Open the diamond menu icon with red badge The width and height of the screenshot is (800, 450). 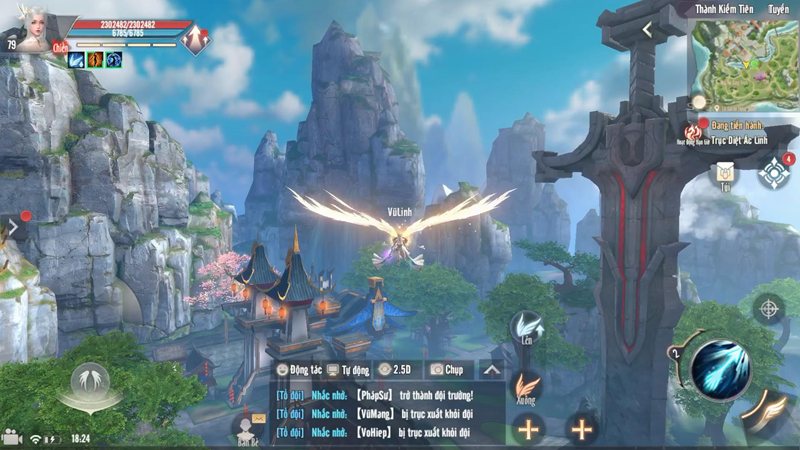(x=774, y=172)
